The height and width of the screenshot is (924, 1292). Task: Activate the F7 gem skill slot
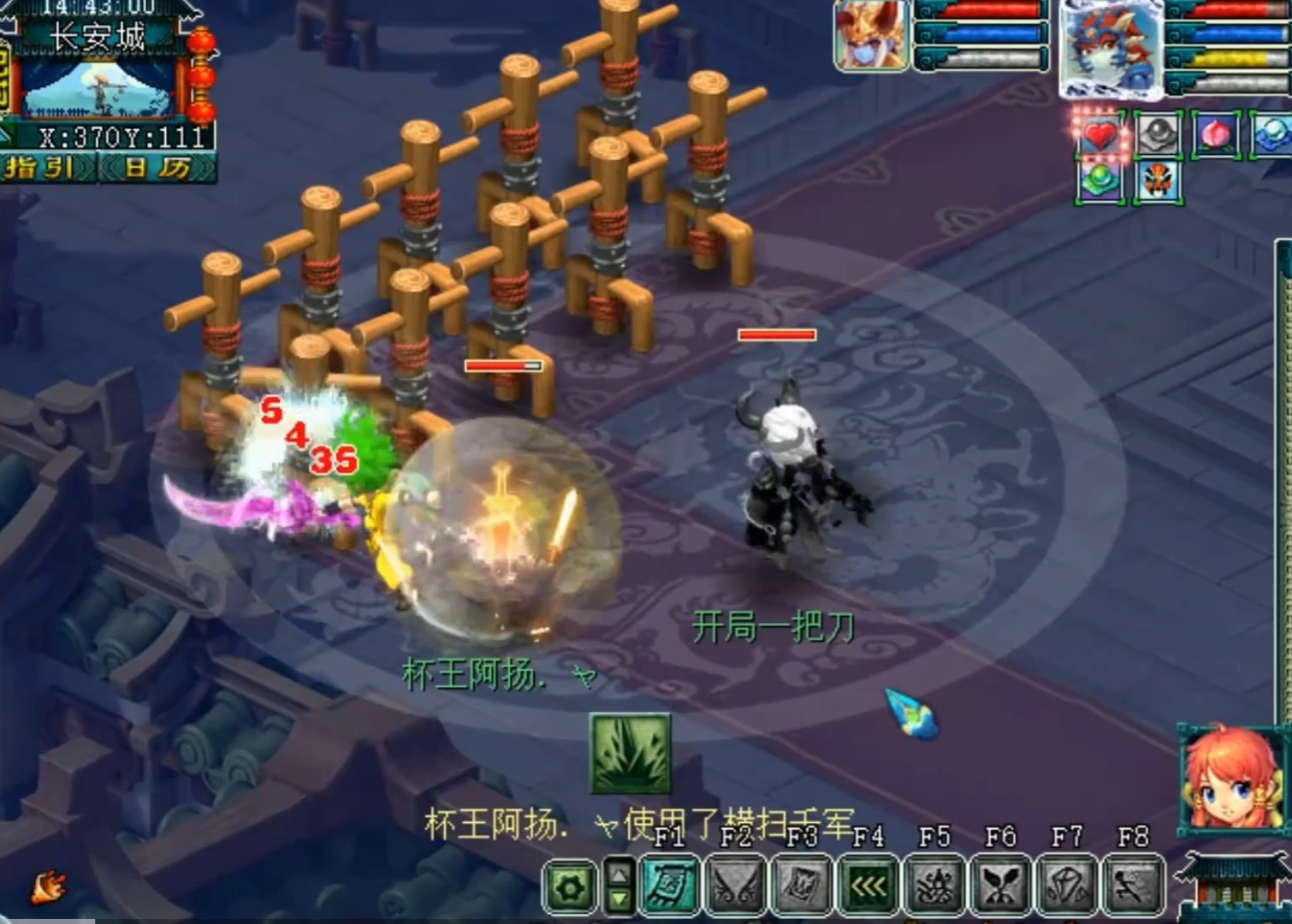coord(1066,885)
